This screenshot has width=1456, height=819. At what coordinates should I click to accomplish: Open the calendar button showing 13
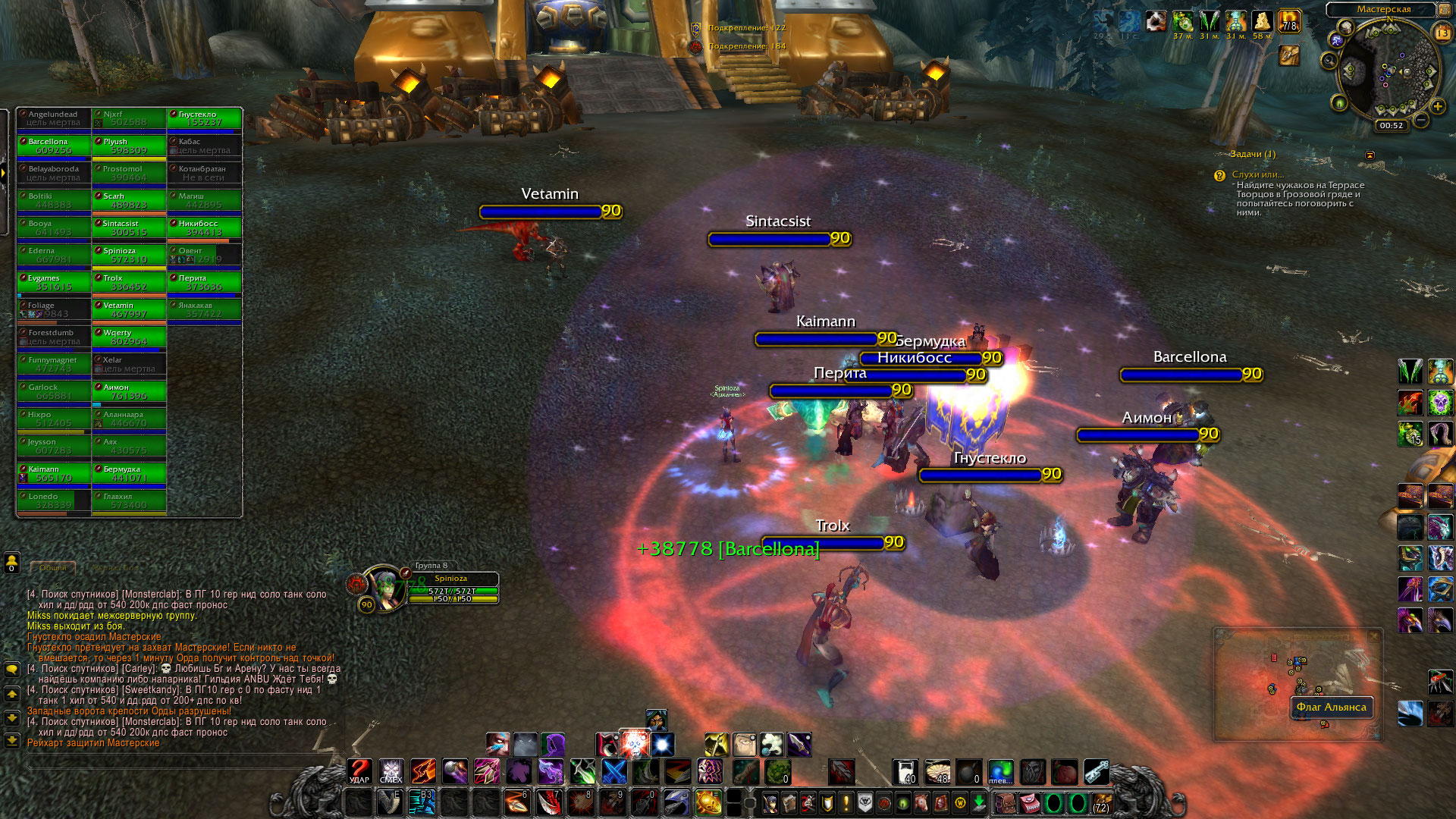pyautogui.click(x=1442, y=33)
